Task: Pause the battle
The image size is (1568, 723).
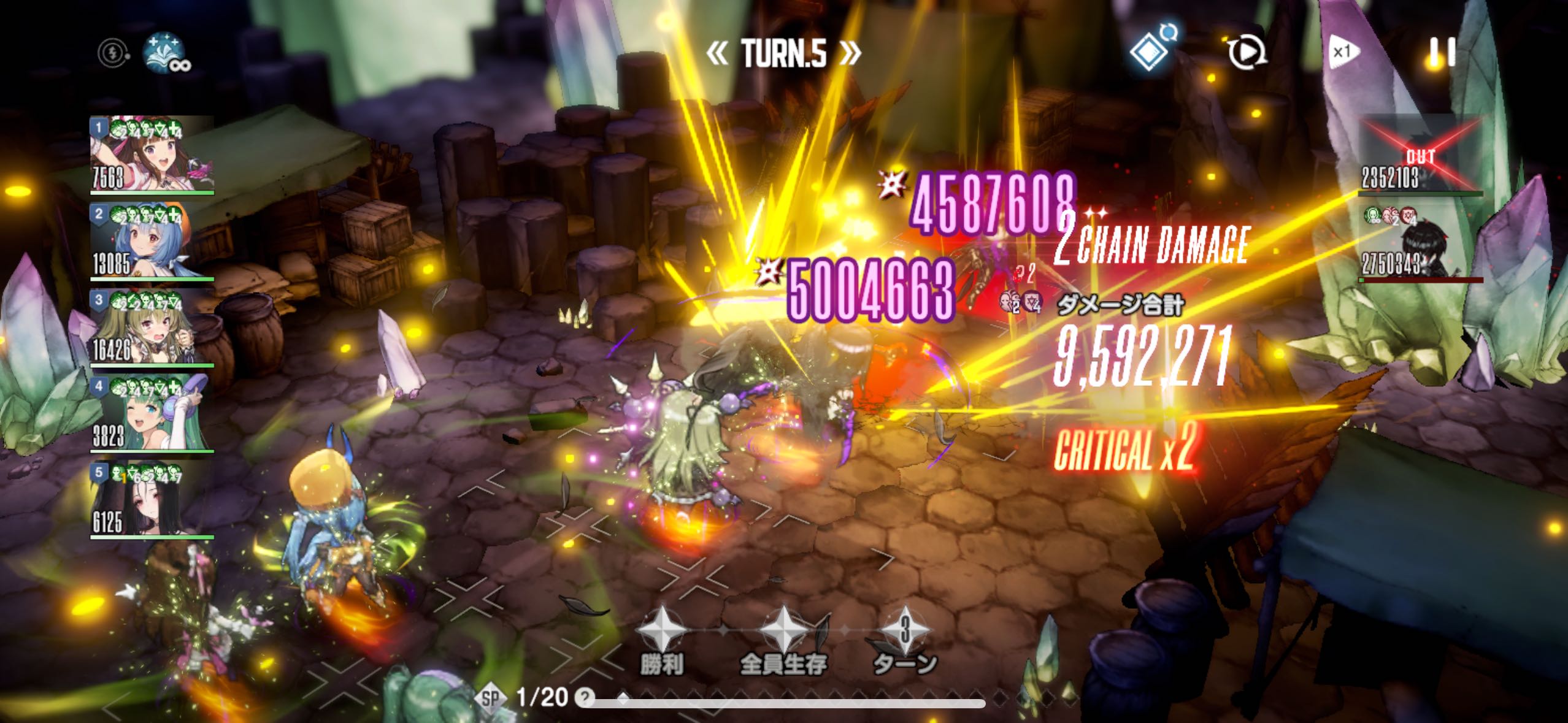Action: 1442,52
